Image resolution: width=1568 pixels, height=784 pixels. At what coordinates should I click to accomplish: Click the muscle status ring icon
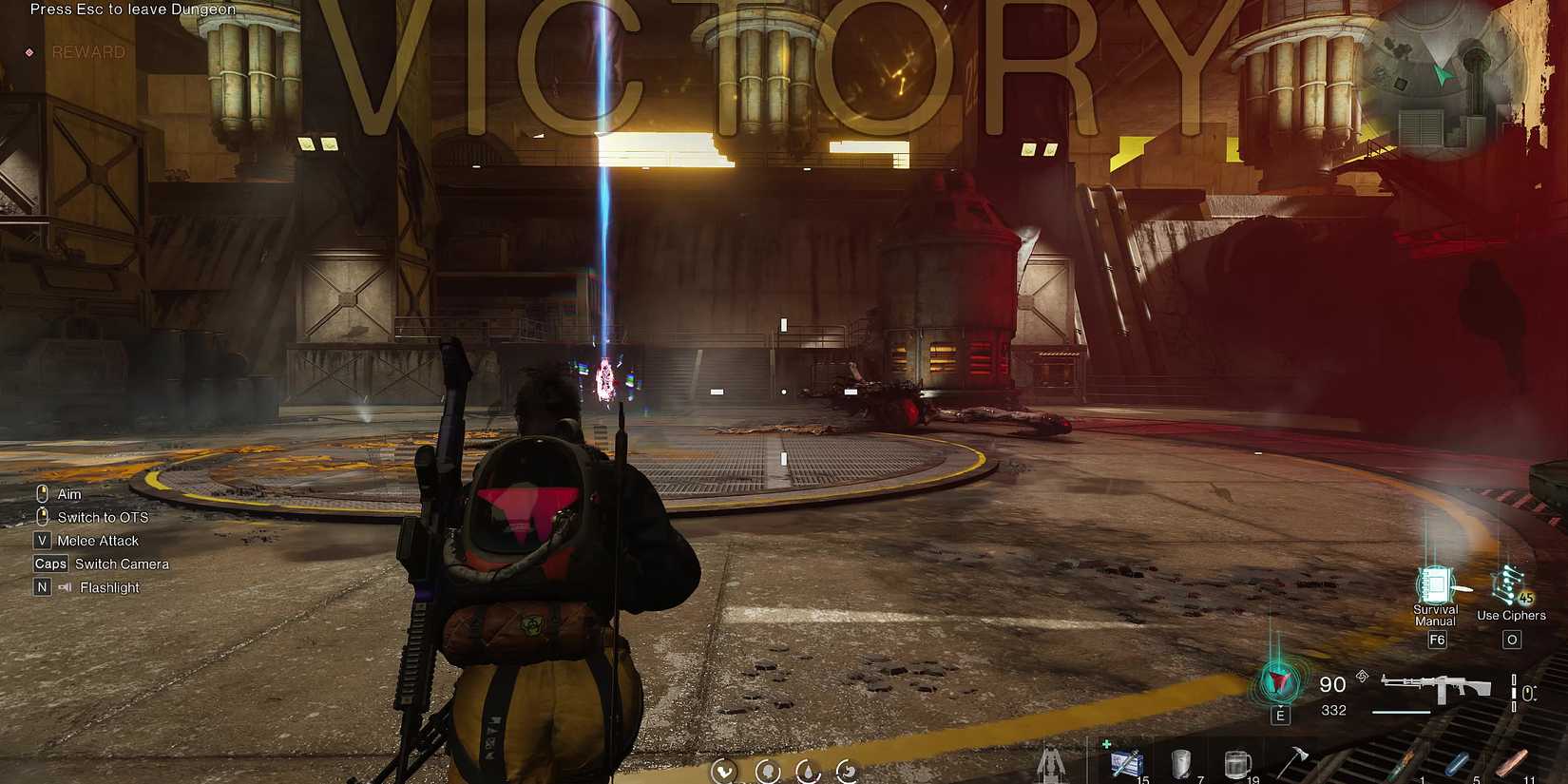[x=724, y=773]
